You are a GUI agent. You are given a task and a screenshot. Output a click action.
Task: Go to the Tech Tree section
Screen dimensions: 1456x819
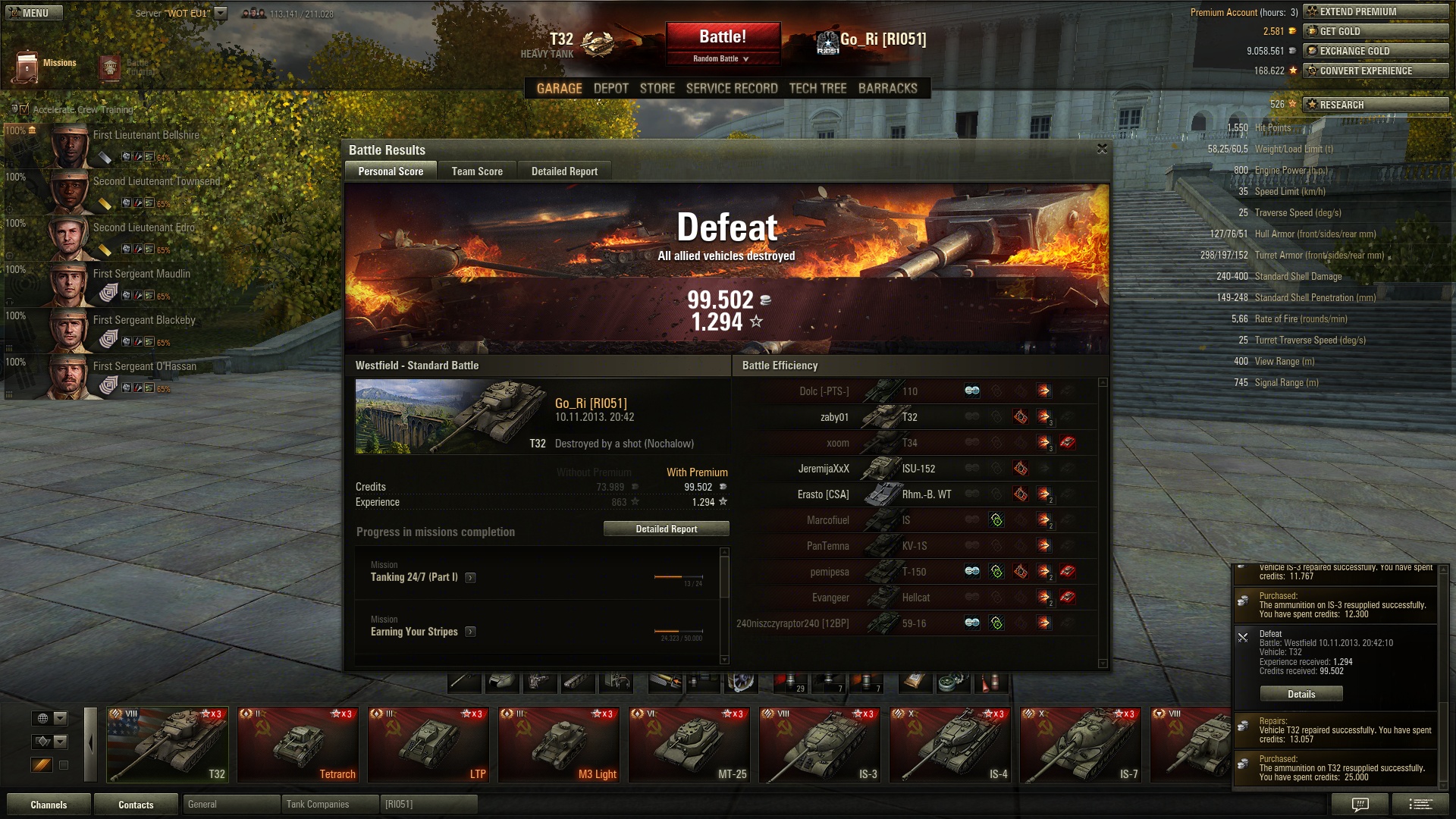click(817, 88)
